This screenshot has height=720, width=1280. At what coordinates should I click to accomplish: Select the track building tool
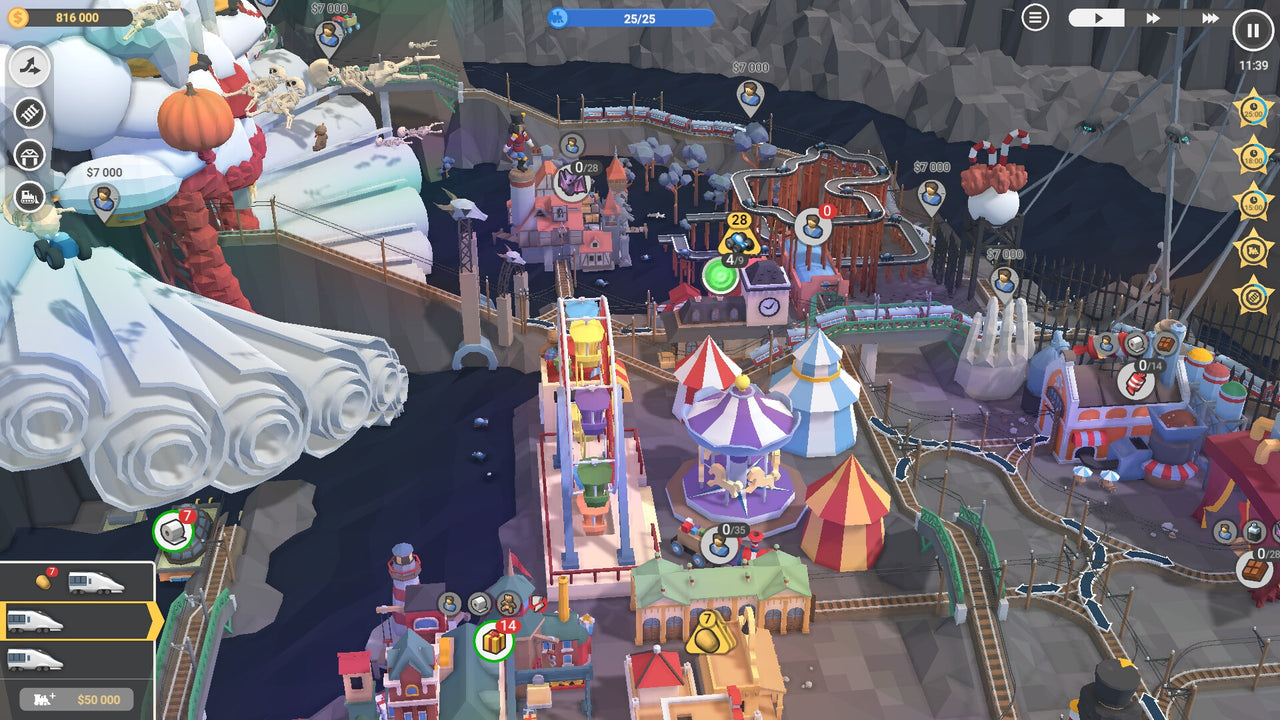[x=30, y=68]
